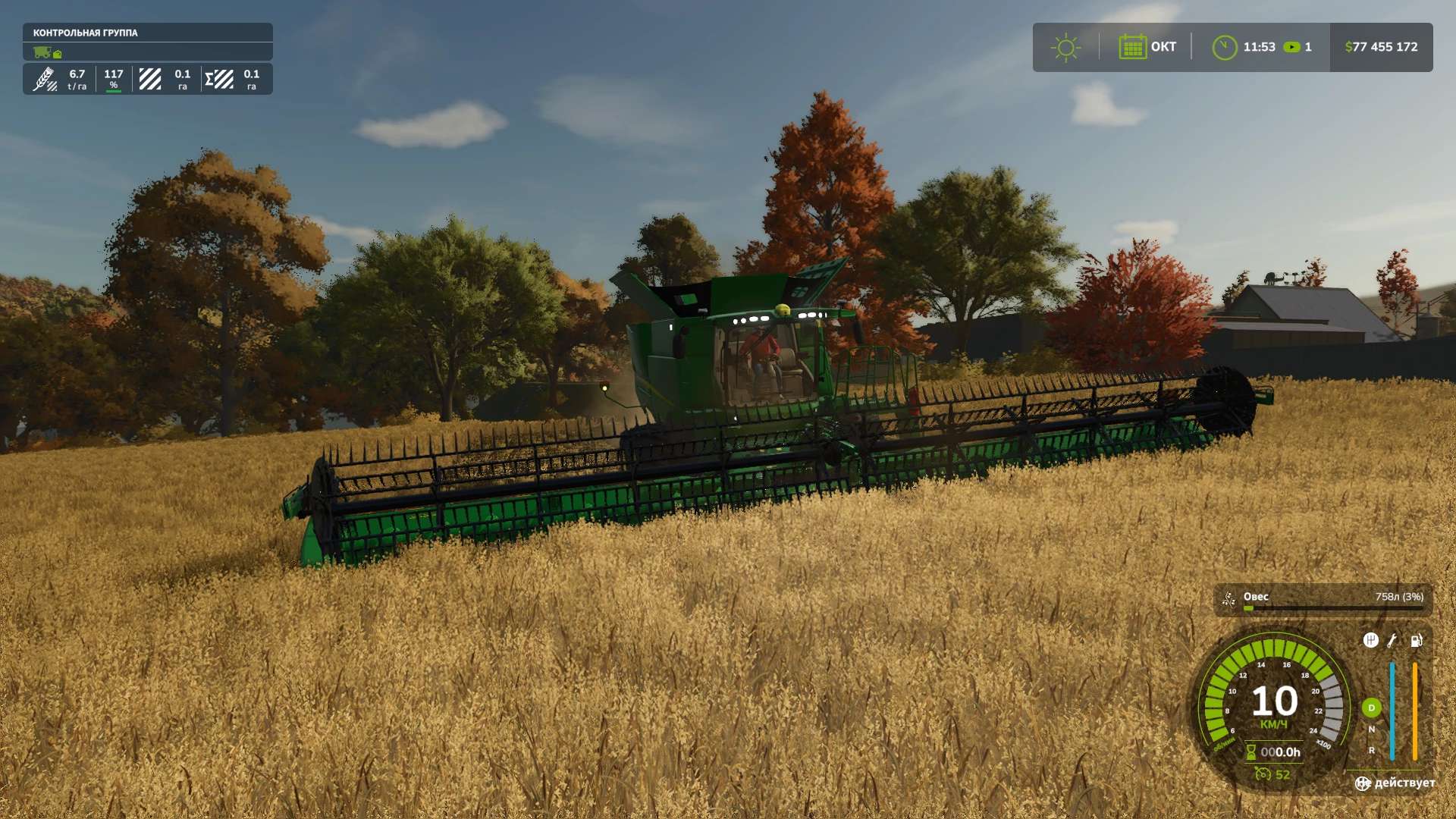The image size is (1456, 819).
Task: Toggle the green time-scale speed icon
Action: [x=1291, y=47]
